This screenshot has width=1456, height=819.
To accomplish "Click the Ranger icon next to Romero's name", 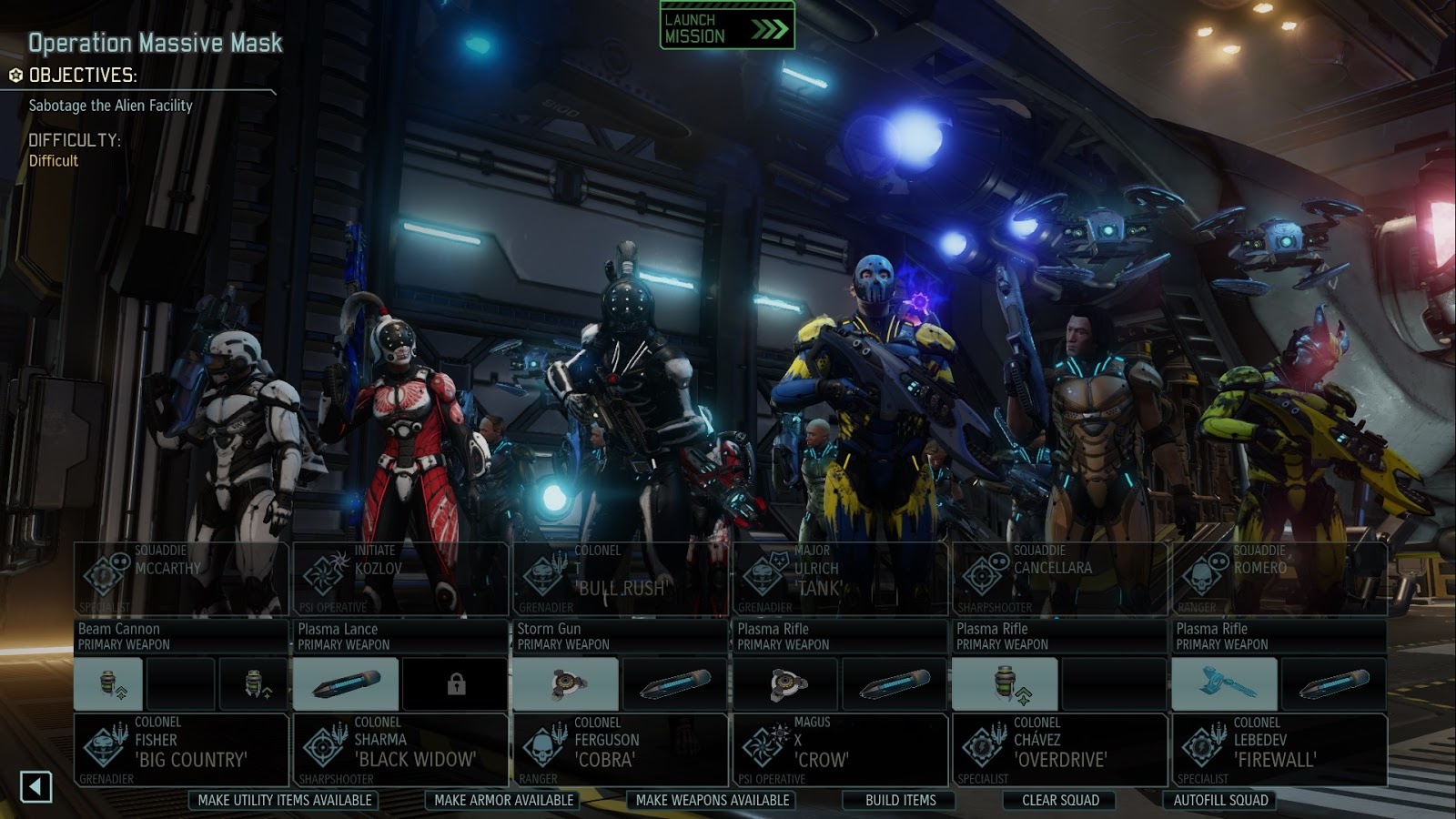I will pyautogui.click(x=1203, y=574).
